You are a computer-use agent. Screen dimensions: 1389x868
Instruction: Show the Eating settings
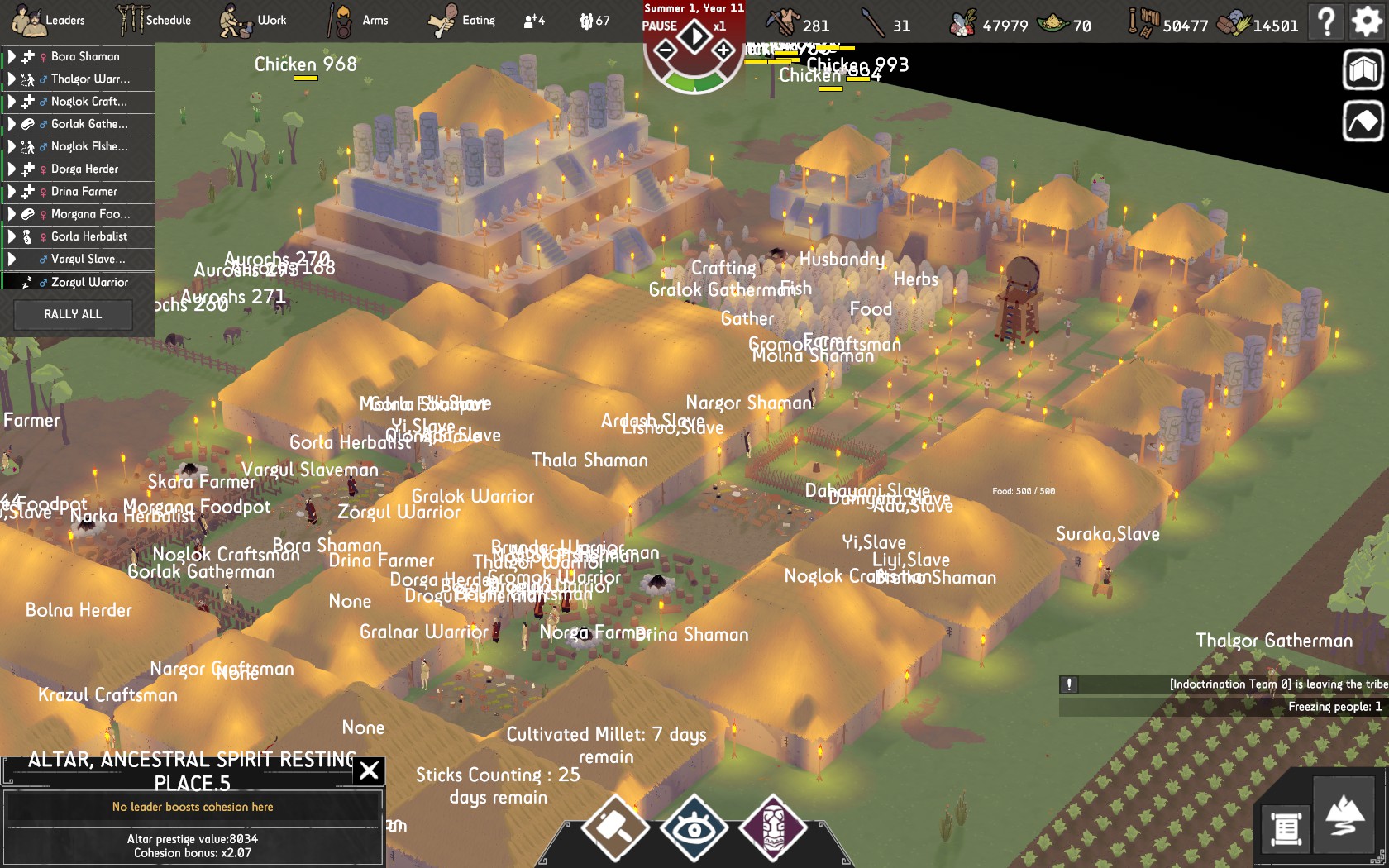461,21
